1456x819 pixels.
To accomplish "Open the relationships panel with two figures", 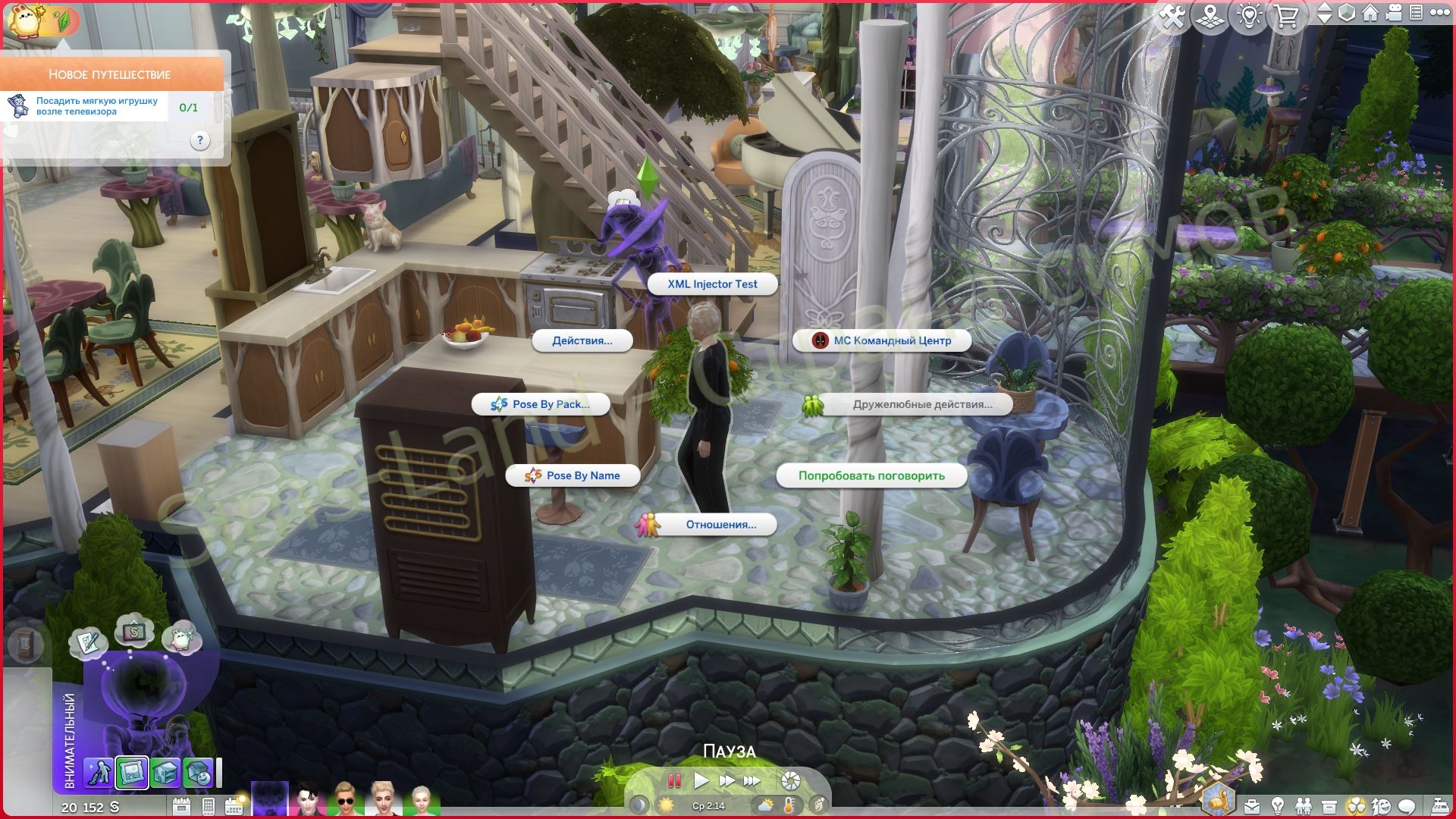I will [x=1303, y=805].
